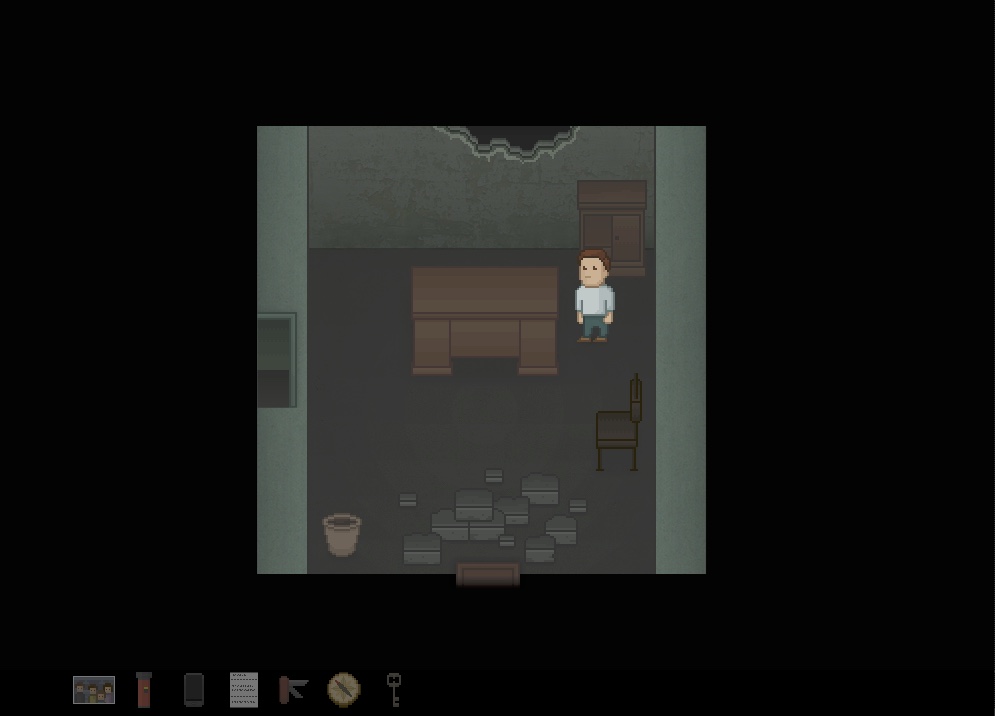Choose the pocket knife inventory item

point(293,689)
